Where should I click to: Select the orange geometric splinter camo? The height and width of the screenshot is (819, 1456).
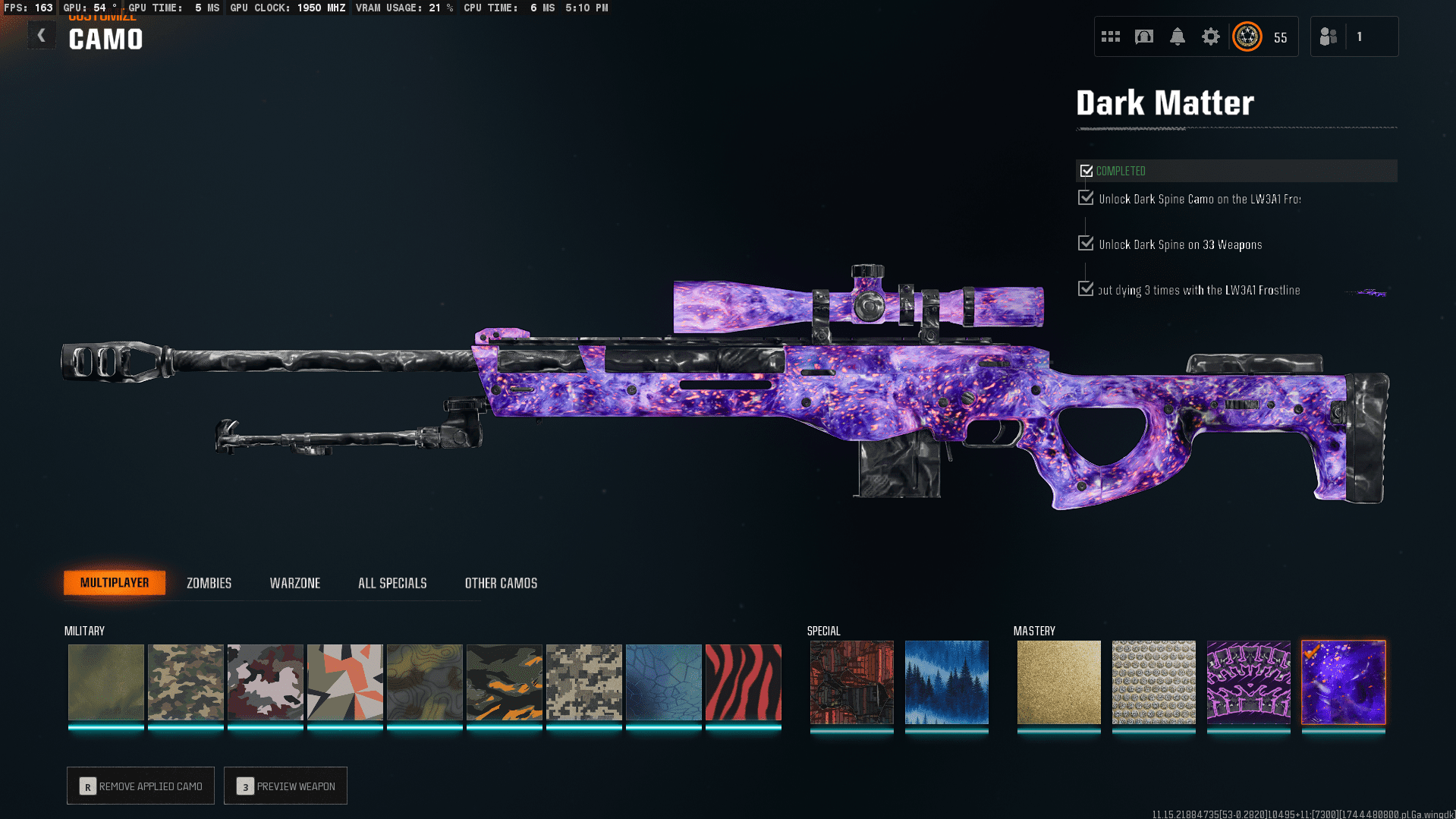tap(344, 682)
